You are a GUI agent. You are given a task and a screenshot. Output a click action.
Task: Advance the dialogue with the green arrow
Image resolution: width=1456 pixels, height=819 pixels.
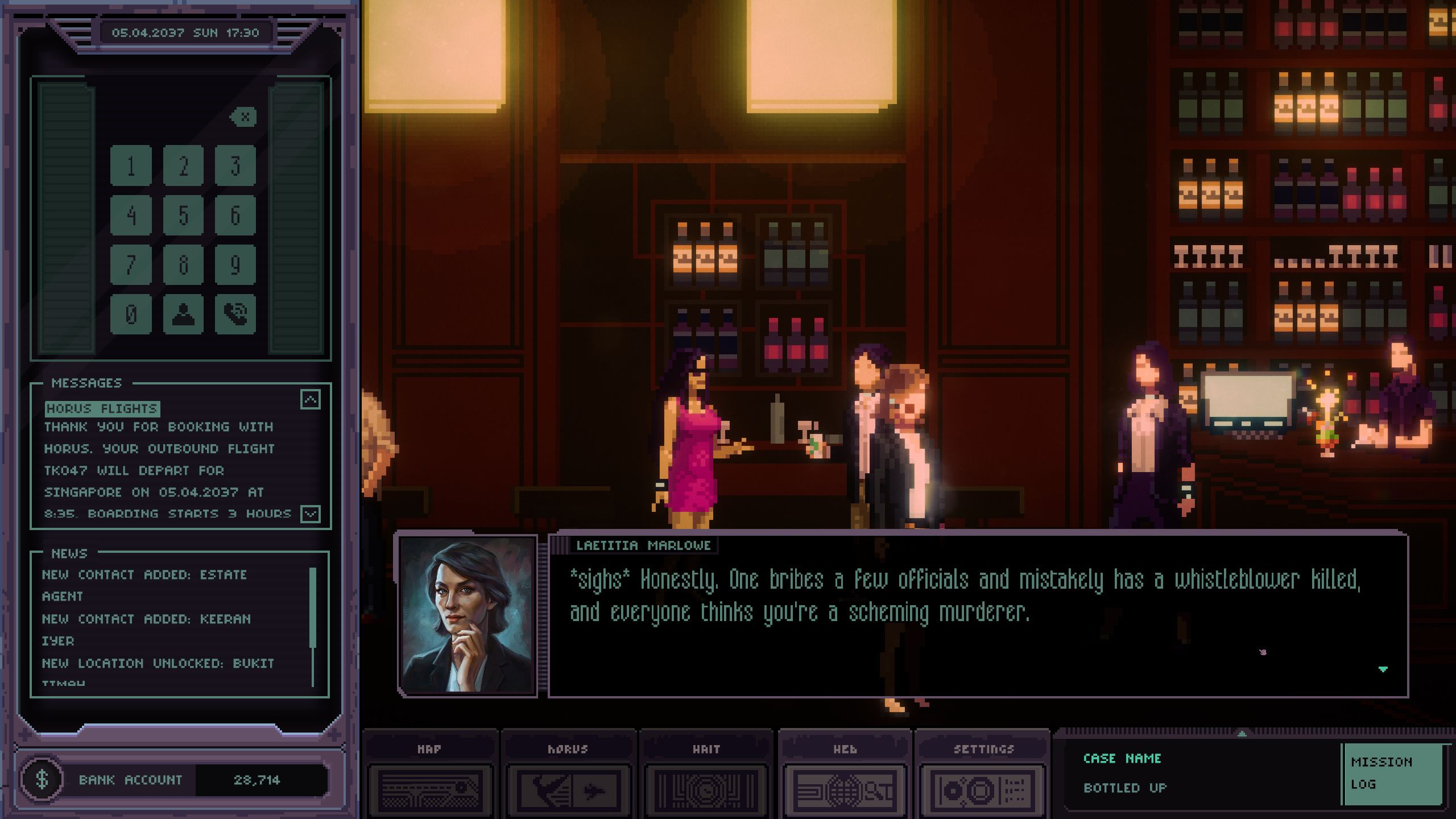point(1383,669)
